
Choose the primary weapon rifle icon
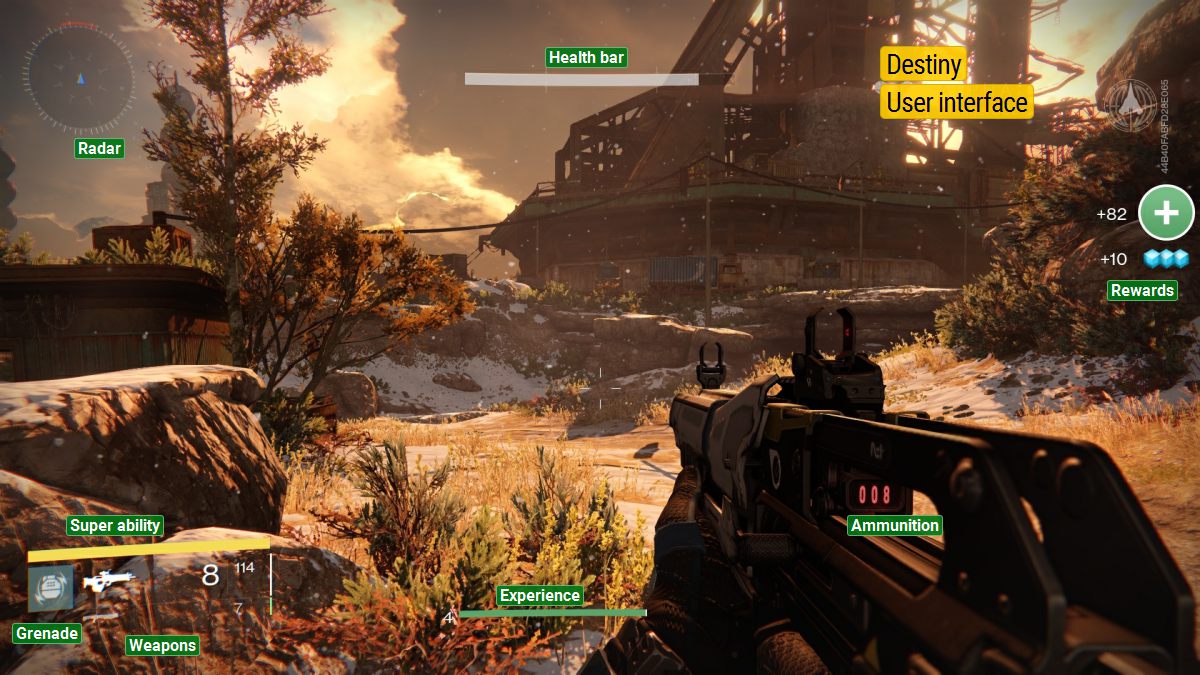click(109, 582)
